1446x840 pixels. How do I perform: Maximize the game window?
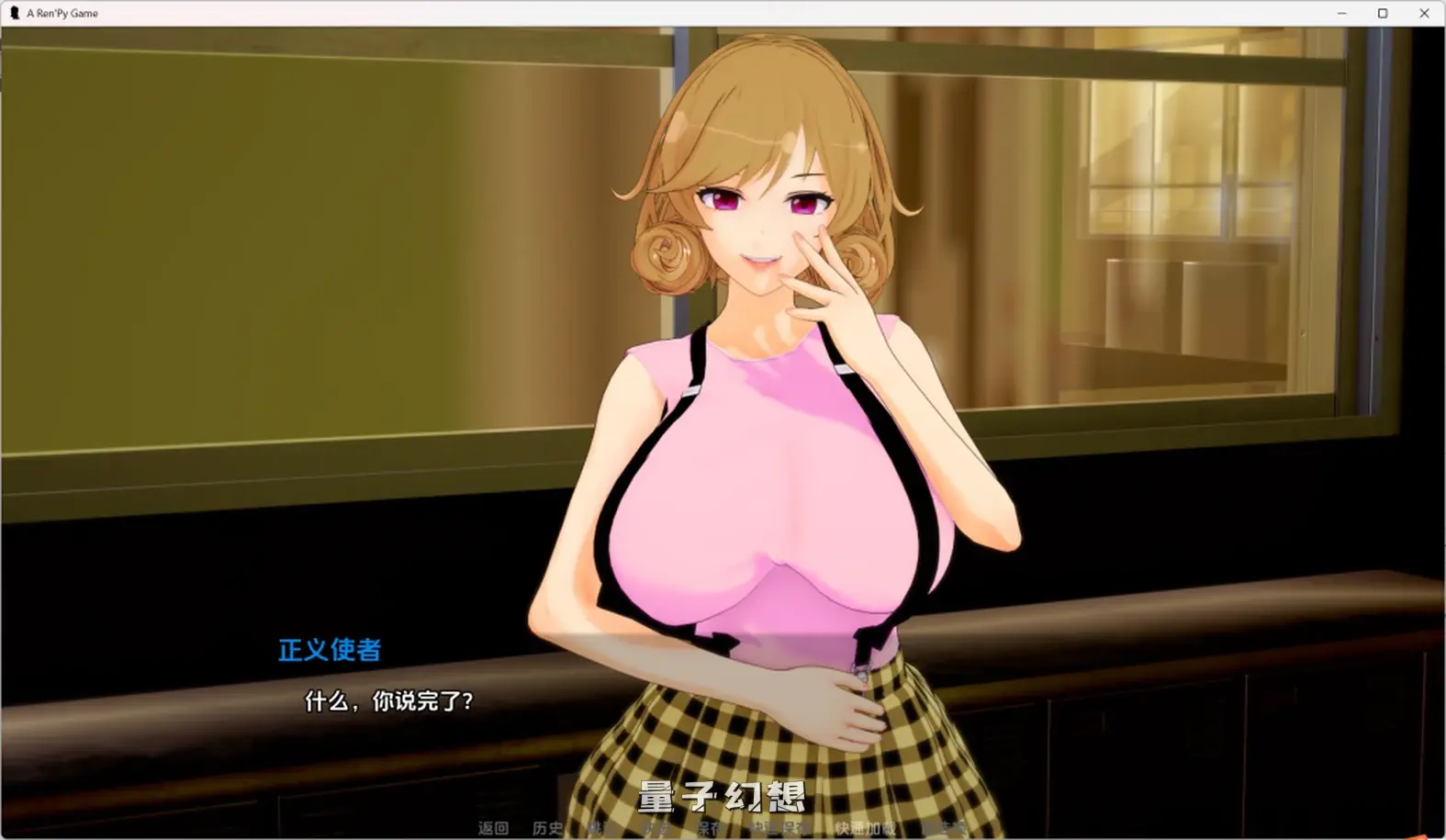(x=1382, y=13)
